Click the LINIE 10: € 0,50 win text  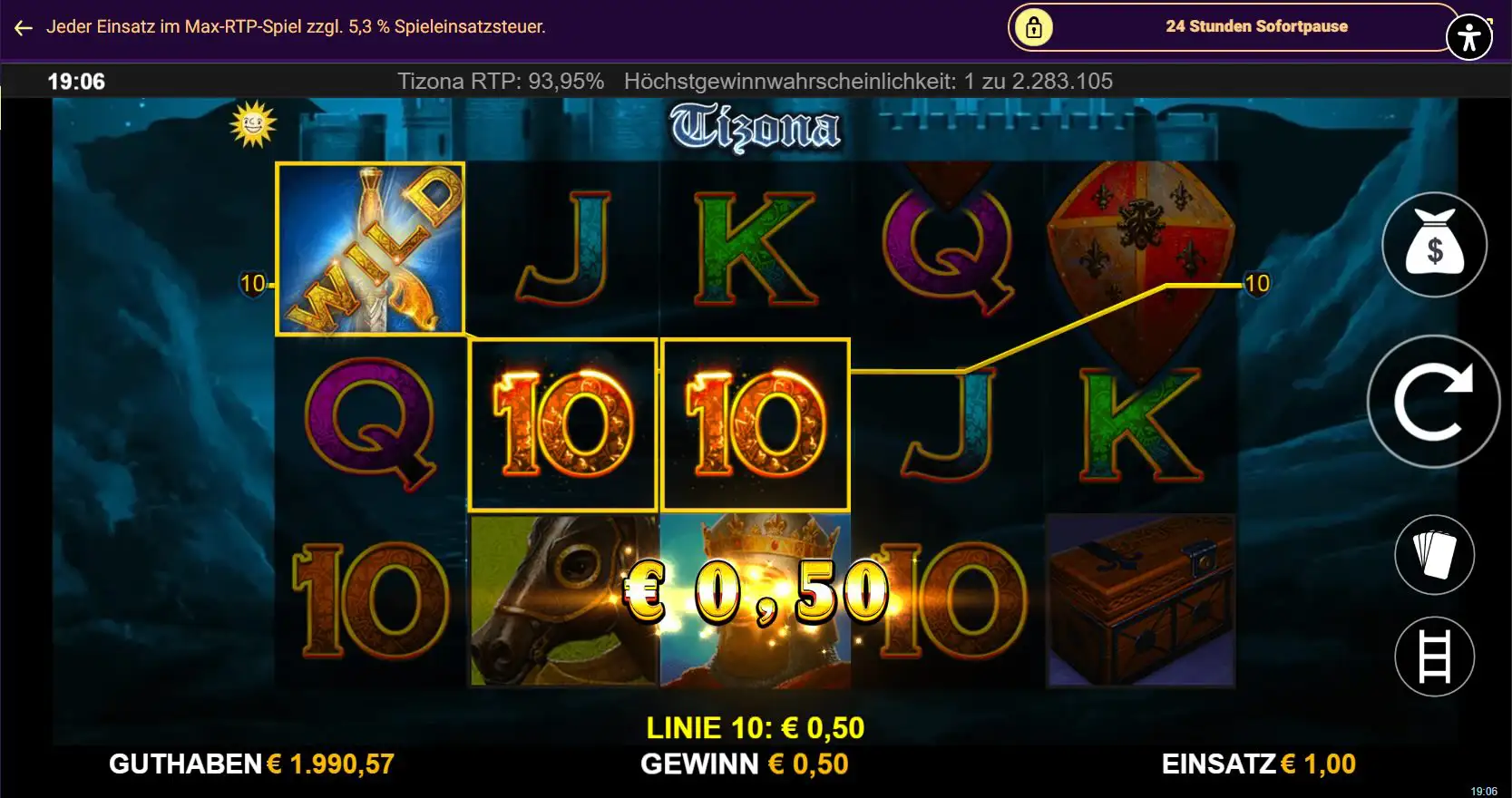[754, 727]
